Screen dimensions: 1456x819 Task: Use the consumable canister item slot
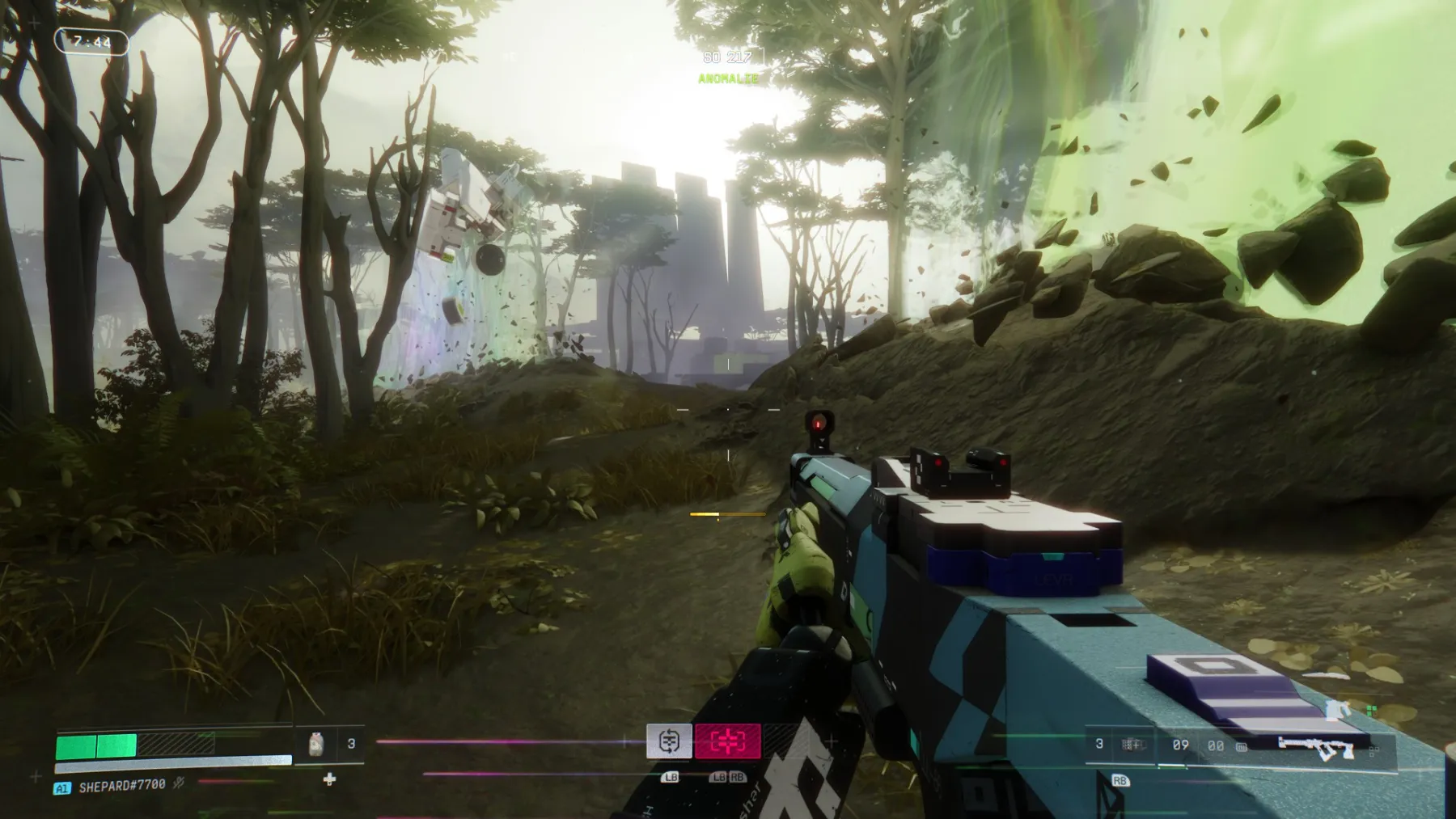tap(316, 744)
